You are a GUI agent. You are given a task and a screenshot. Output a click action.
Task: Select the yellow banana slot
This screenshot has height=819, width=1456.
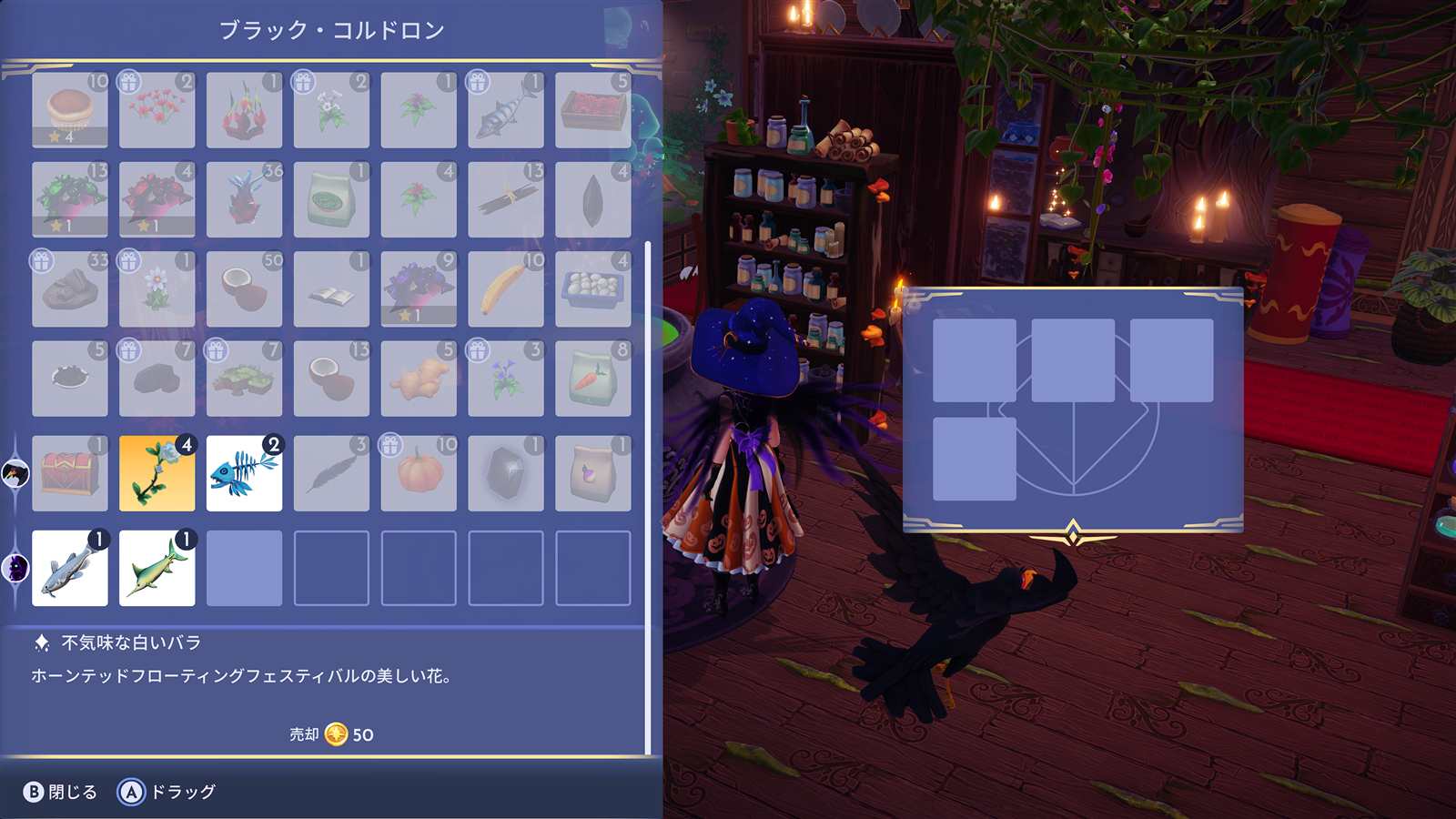[506, 289]
